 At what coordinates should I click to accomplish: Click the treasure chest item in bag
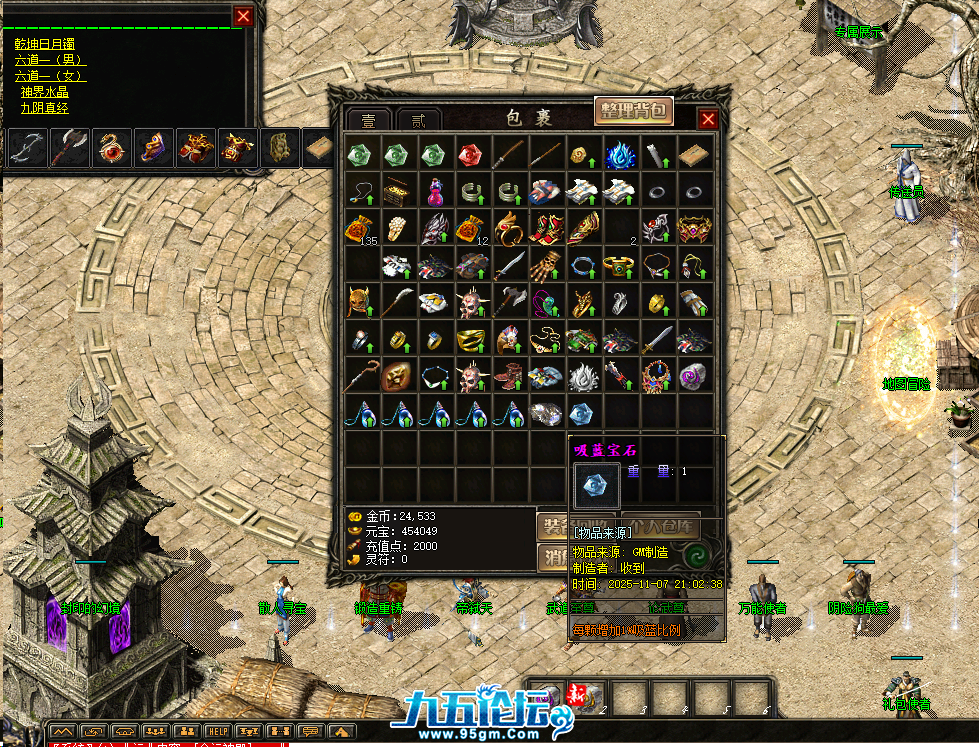pos(396,191)
